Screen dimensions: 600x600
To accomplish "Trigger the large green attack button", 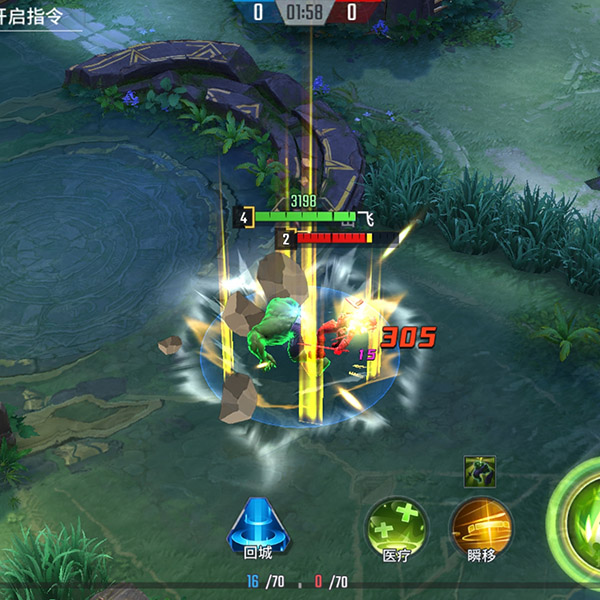I will 580,520.
